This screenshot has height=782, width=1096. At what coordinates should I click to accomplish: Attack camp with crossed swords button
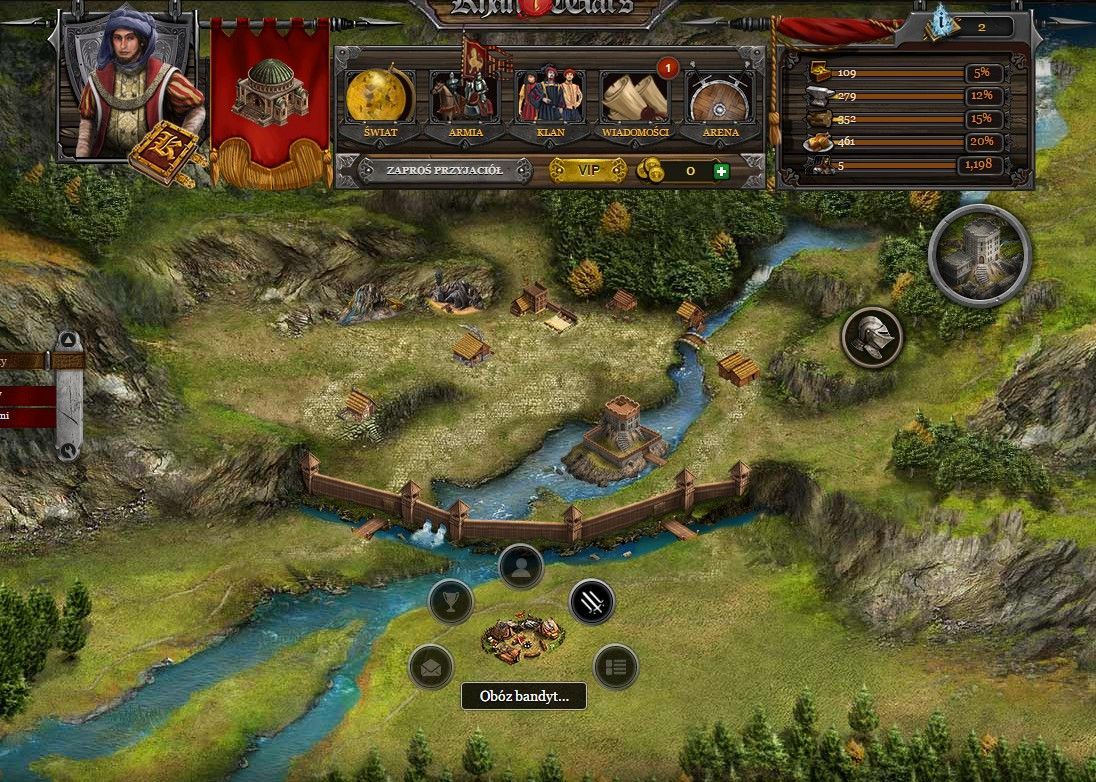click(x=592, y=602)
